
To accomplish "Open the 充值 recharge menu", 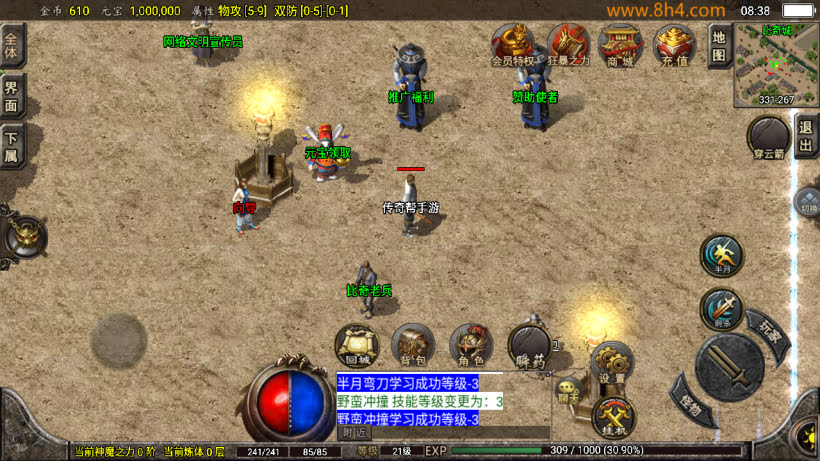I will tap(674, 45).
